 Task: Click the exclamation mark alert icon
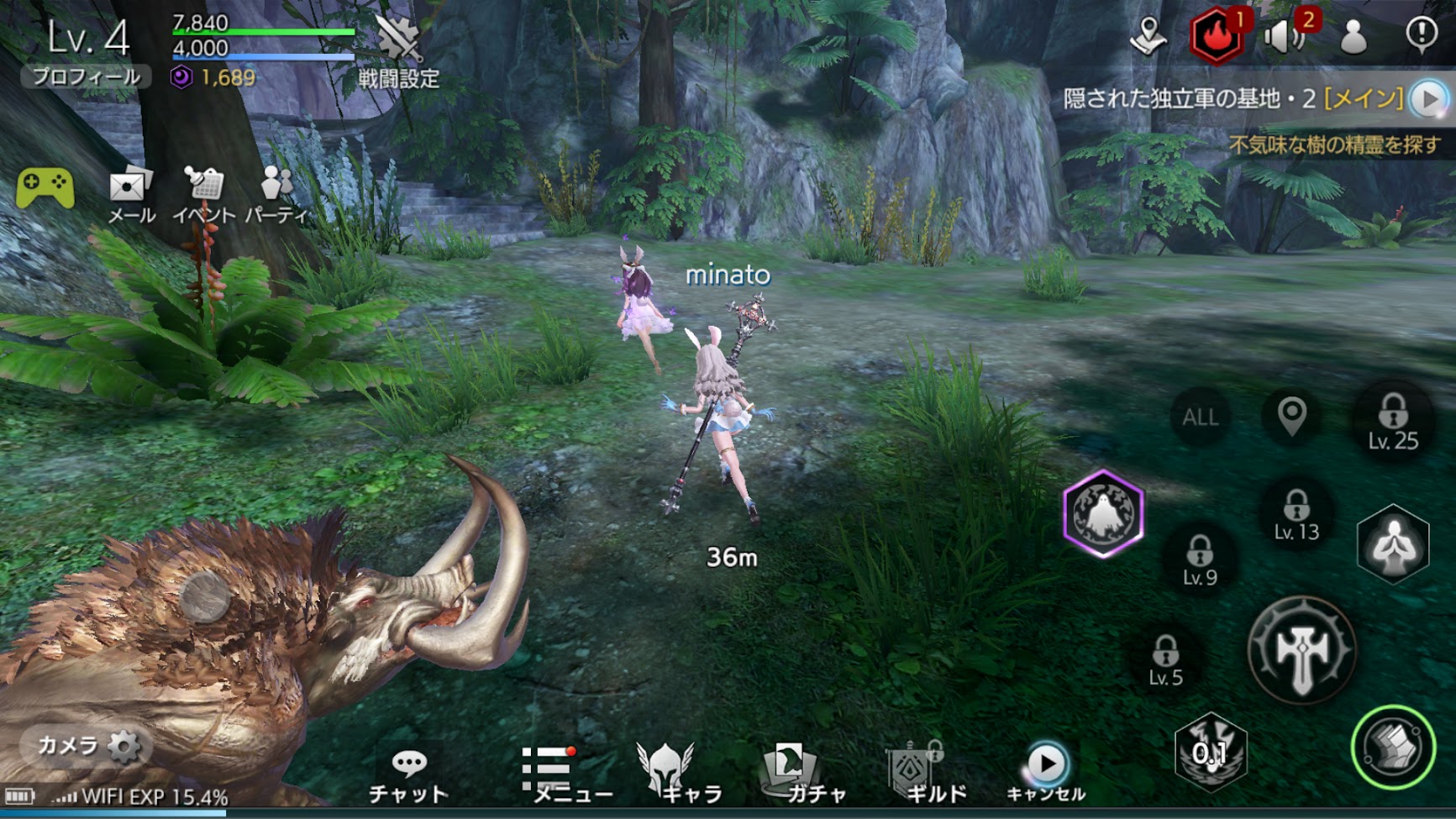[1421, 35]
